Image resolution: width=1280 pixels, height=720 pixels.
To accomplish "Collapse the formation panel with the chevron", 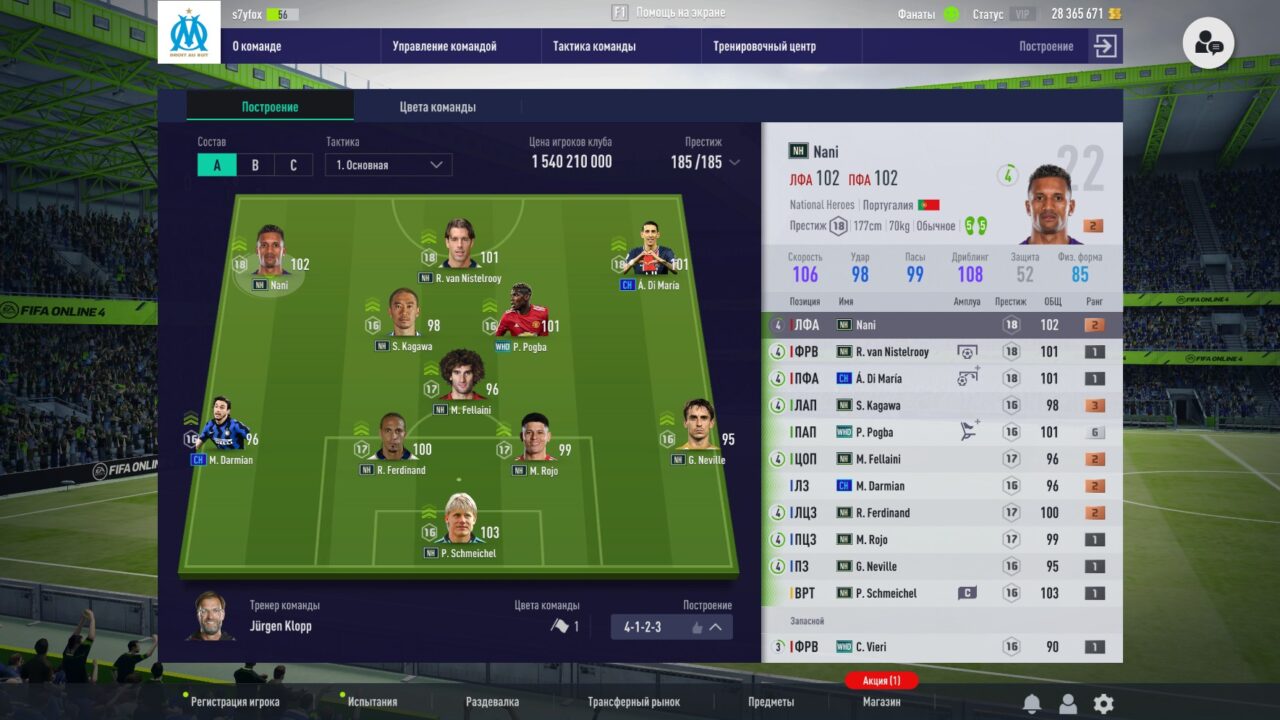I will click(714, 627).
